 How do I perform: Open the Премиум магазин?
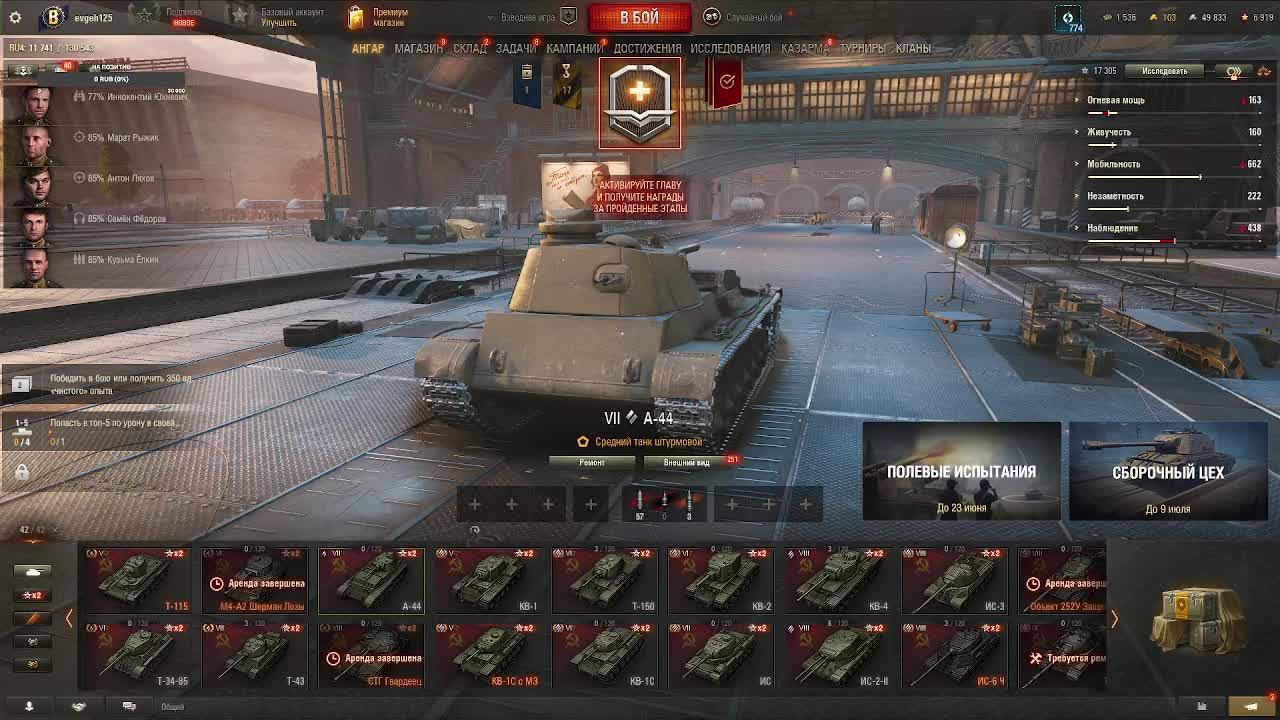click(378, 17)
